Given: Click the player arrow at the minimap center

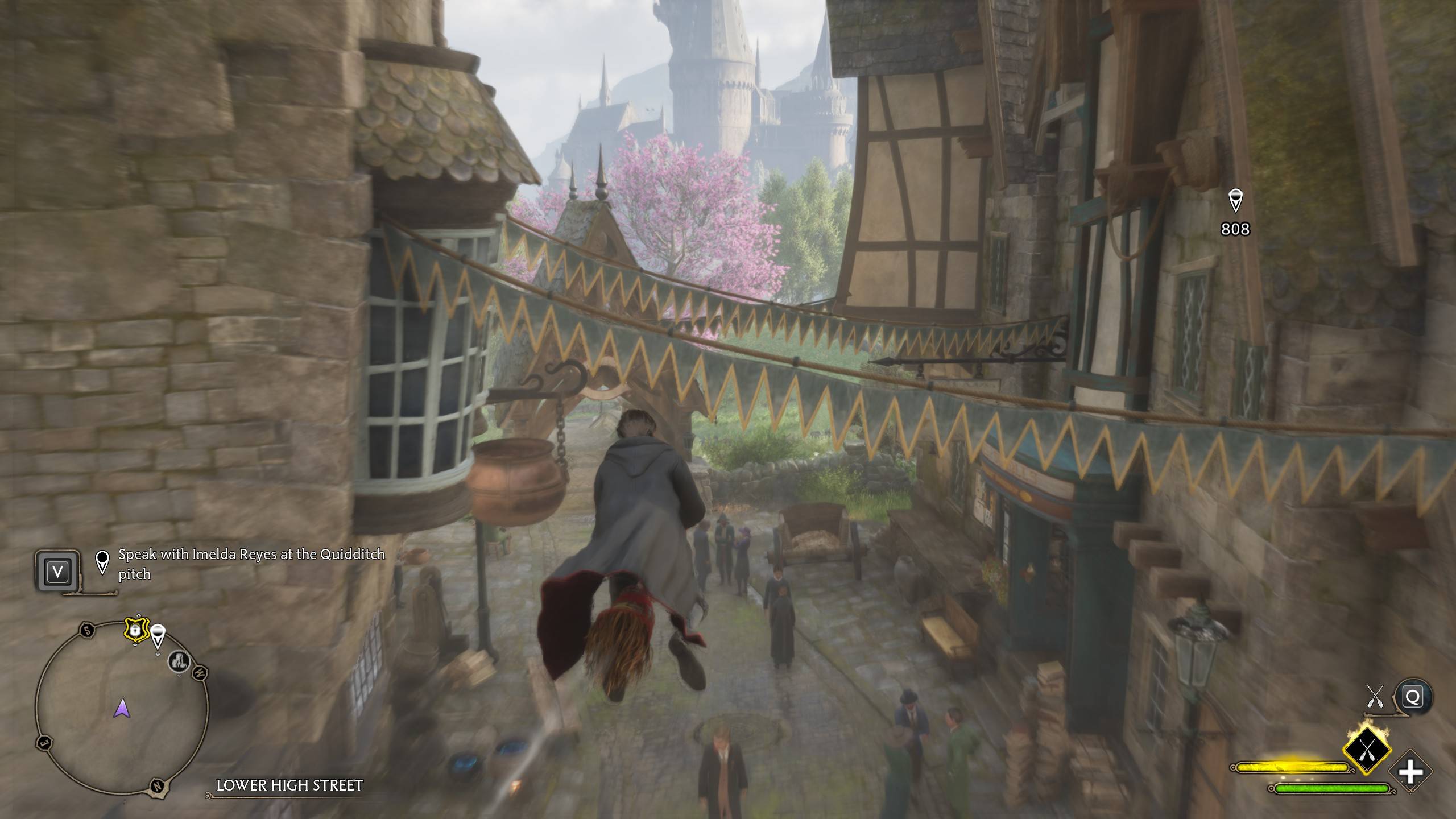Looking at the screenshot, I should 122,708.
